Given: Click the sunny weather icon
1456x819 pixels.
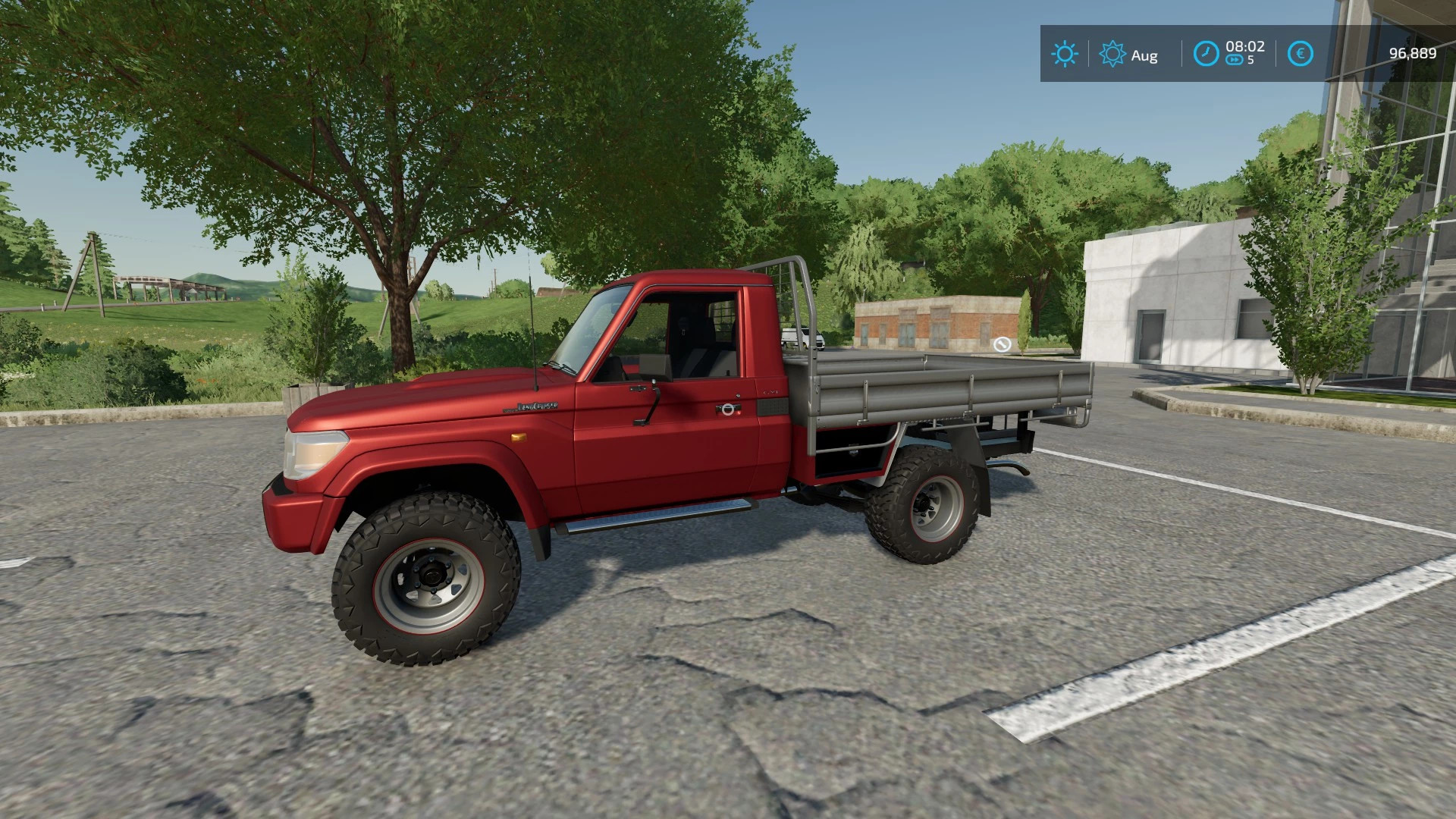Looking at the screenshot, I should 1064,54.
